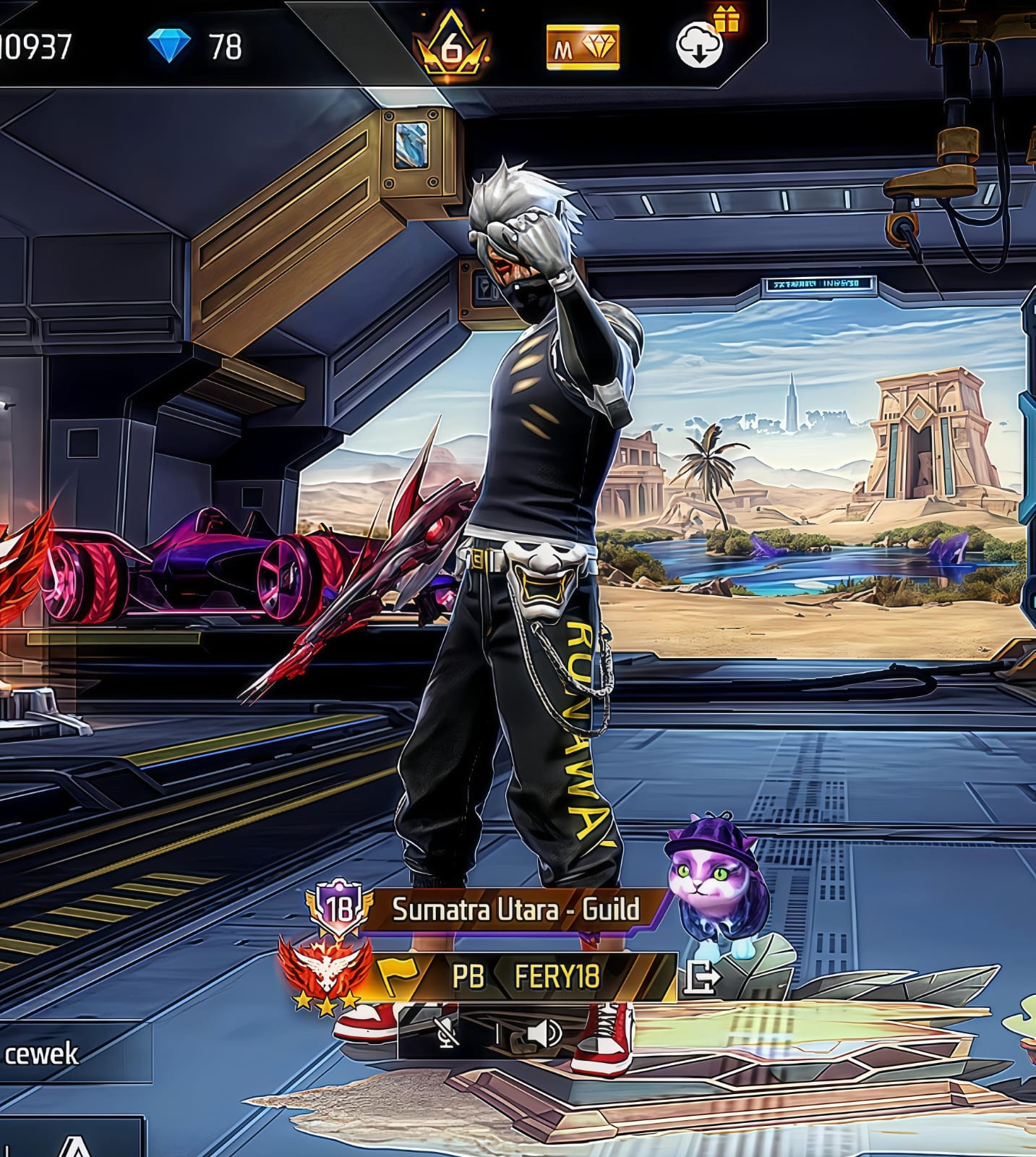This screenshot has width=1036, height=1157.
Task: View the PB FERY18 player nameplate
Action: [526, 977]
